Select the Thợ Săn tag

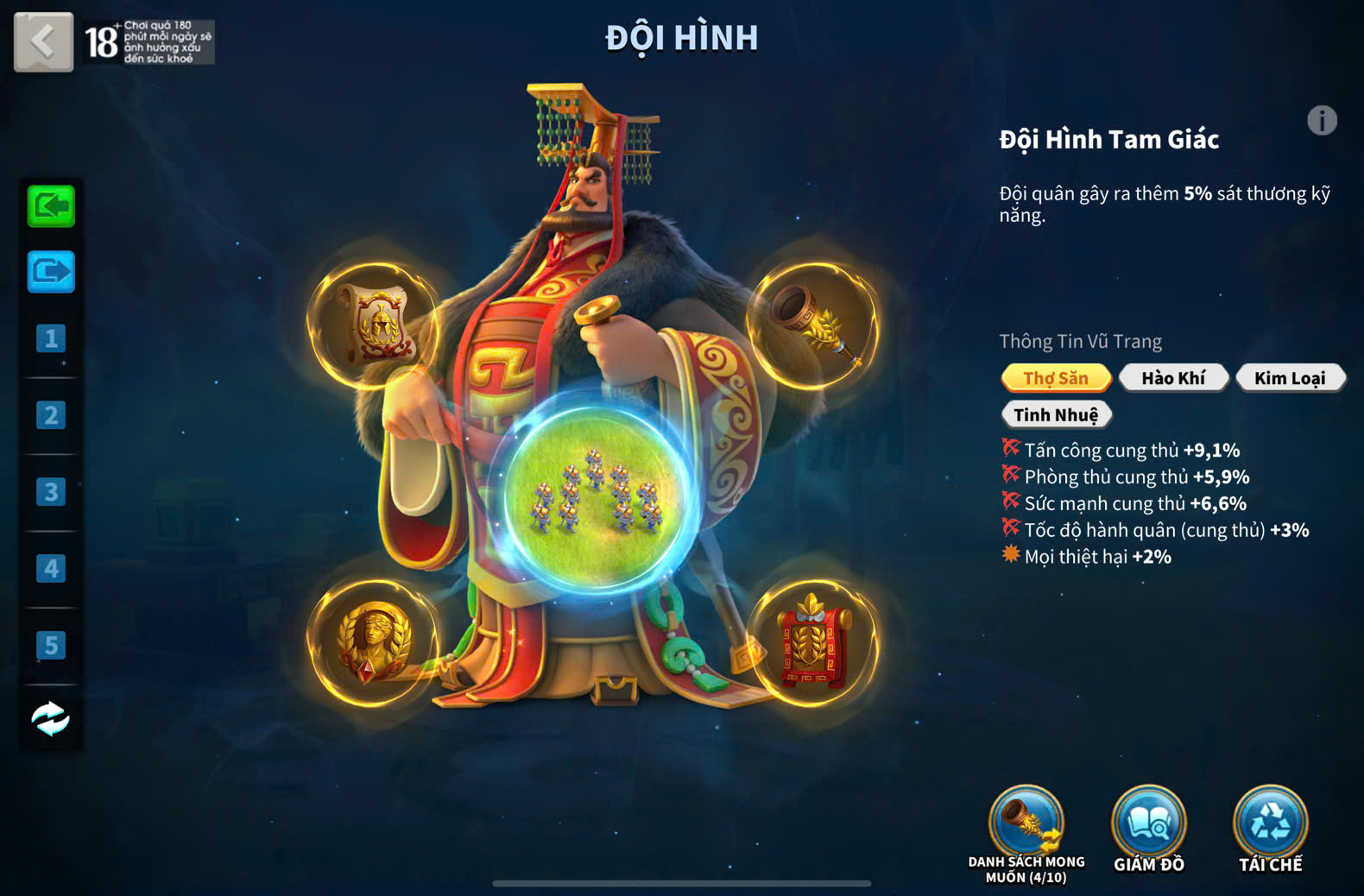1056,378
